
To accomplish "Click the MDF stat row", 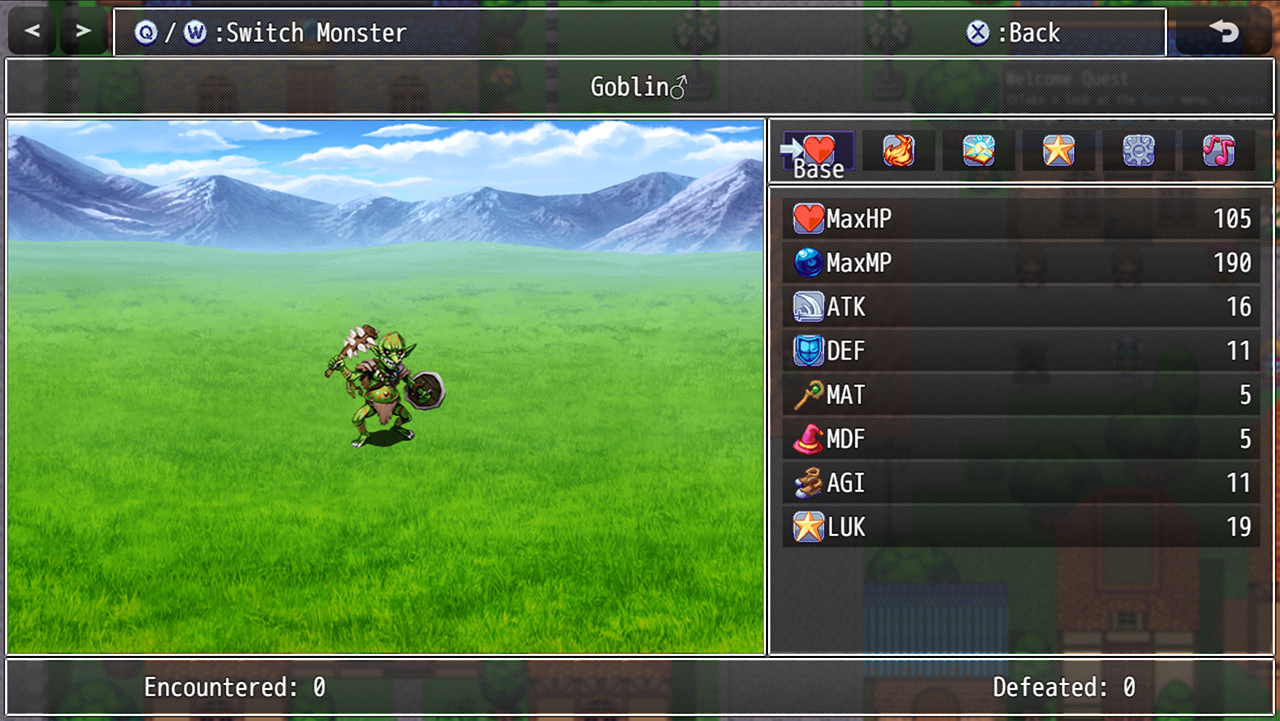I will (1020, 439).
